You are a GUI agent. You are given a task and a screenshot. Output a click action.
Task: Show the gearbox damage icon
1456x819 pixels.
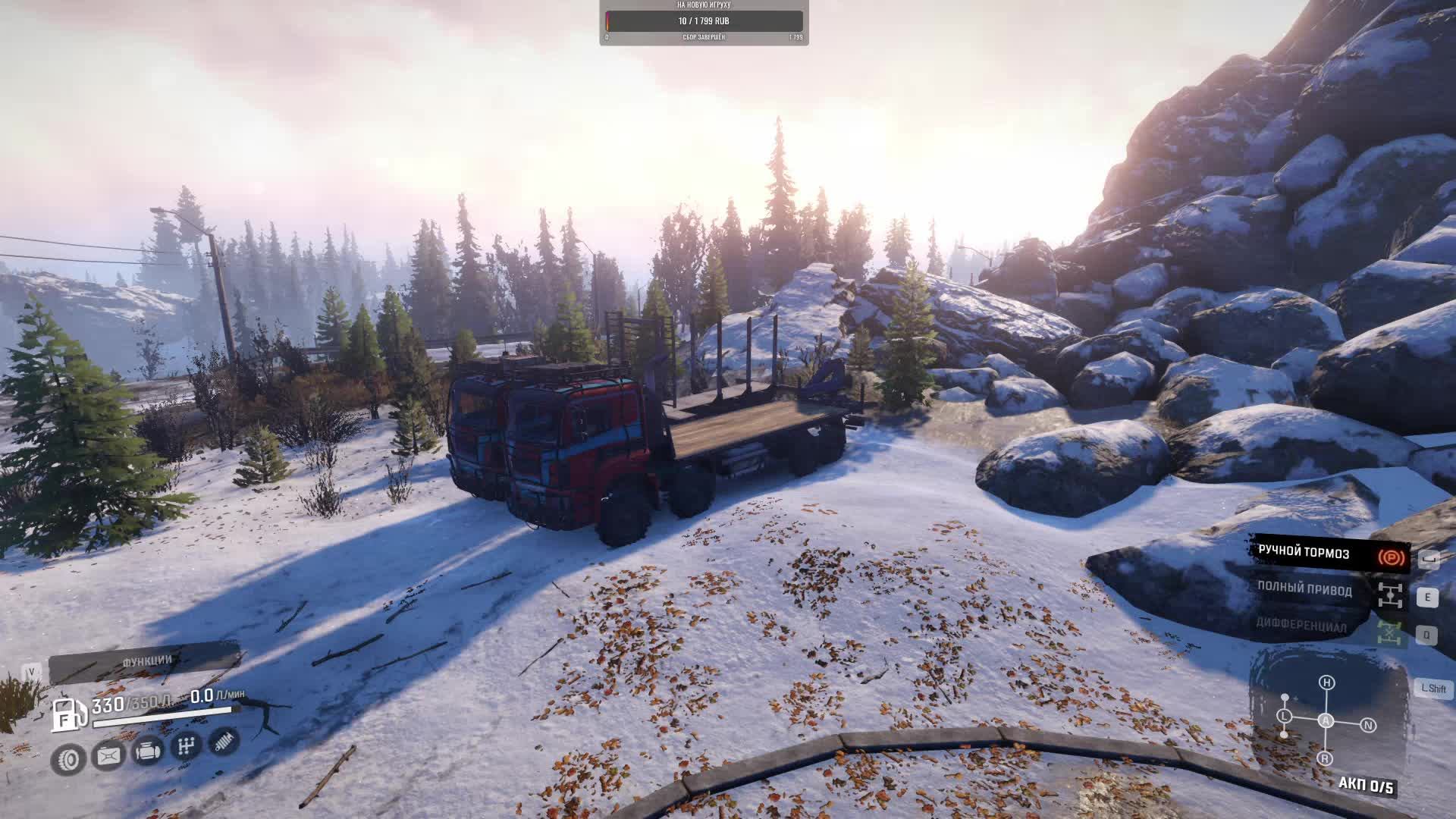[186, 747]
